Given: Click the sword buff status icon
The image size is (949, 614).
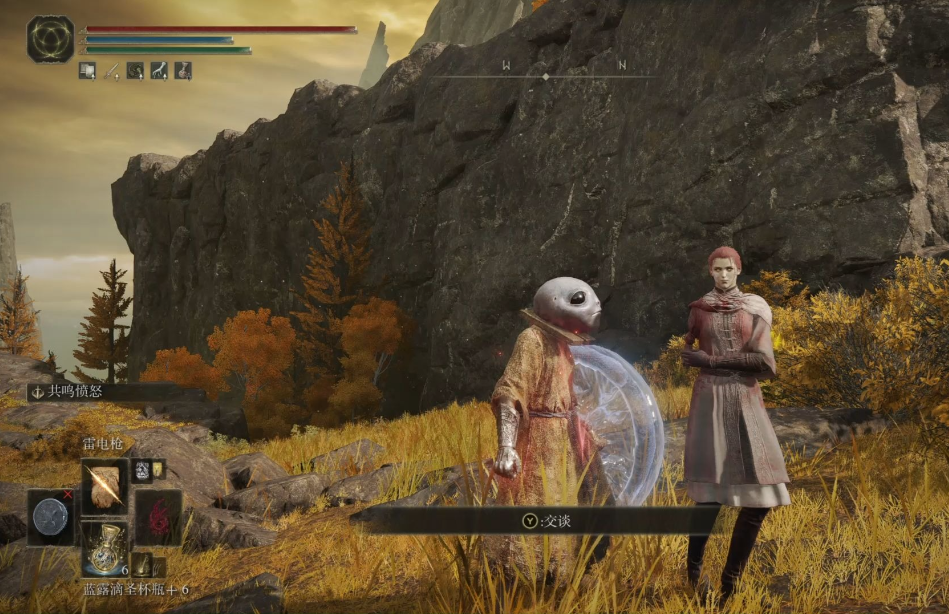Looking at the screenshot, I should pos(111,71).
